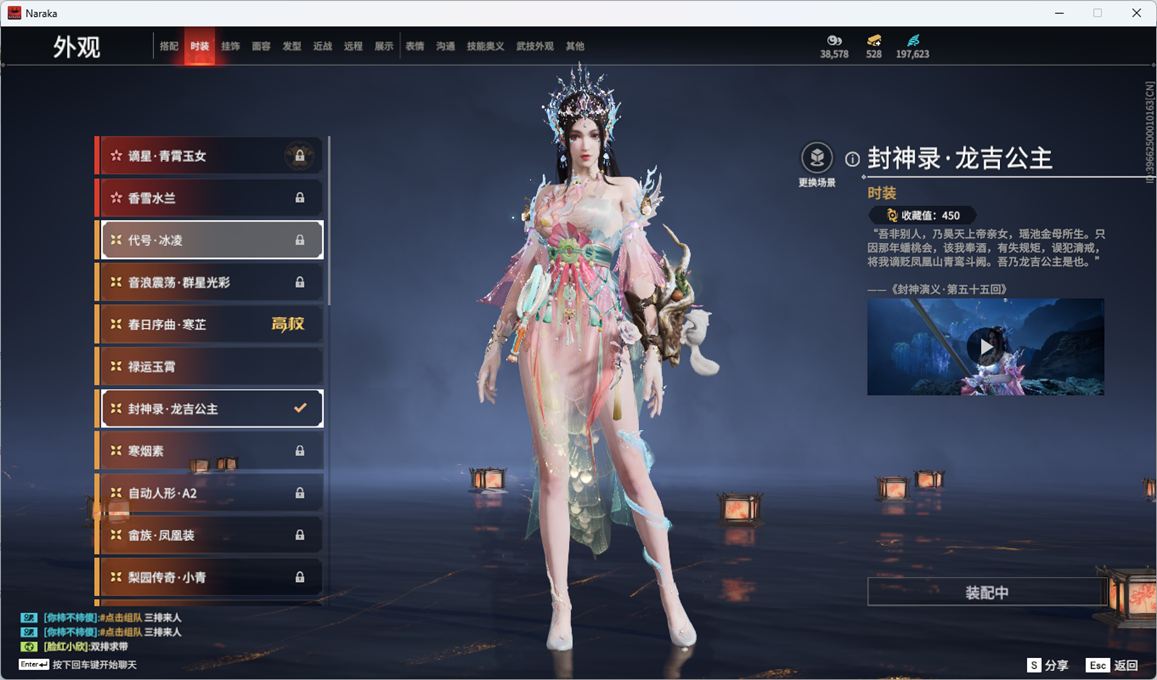Choose the 香雪水兰 outfit
The width and height of the screenshot is (1157, 680).
click(210, 198)
